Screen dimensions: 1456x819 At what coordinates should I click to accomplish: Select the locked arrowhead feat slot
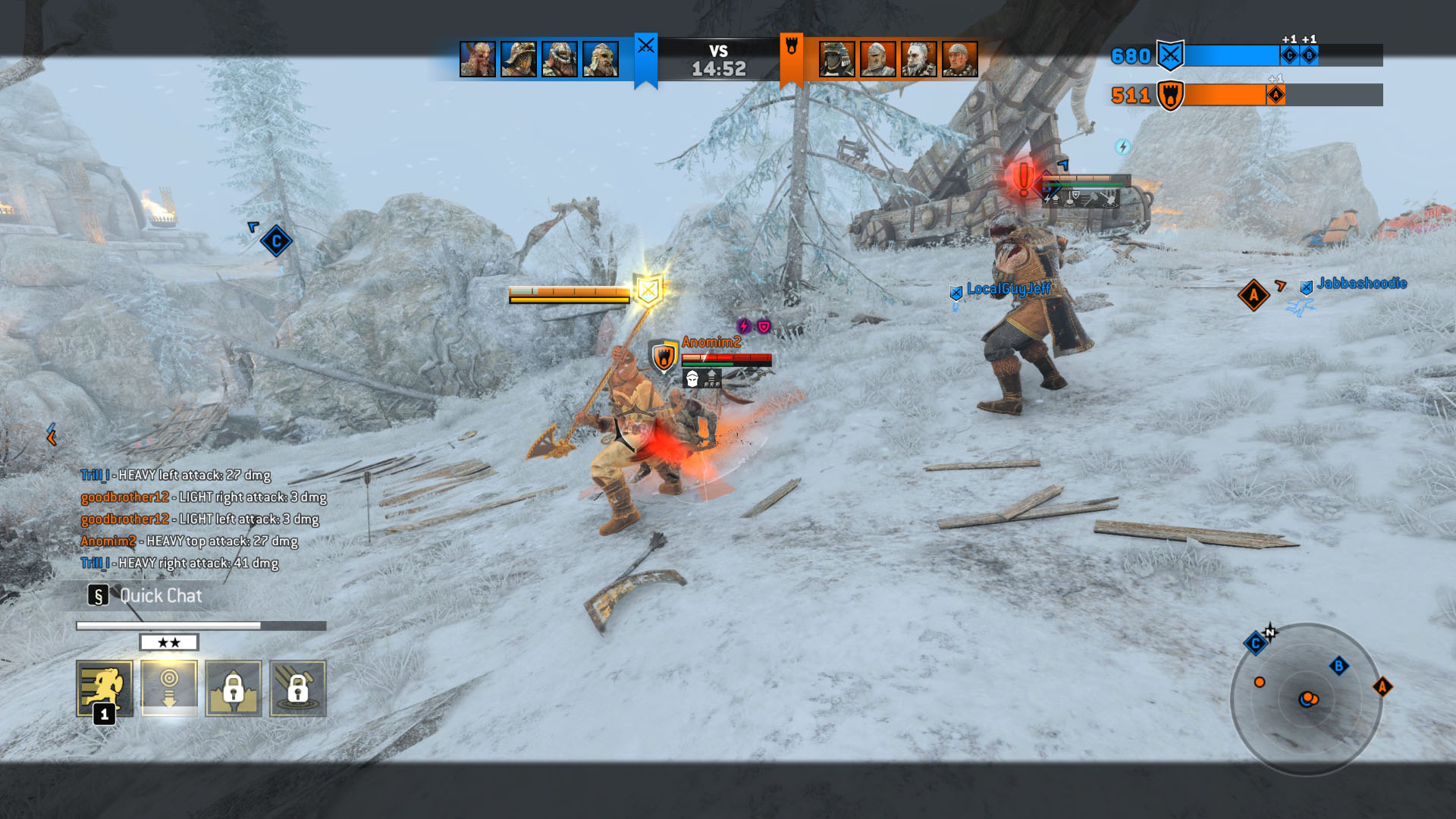tap(234, 688)
